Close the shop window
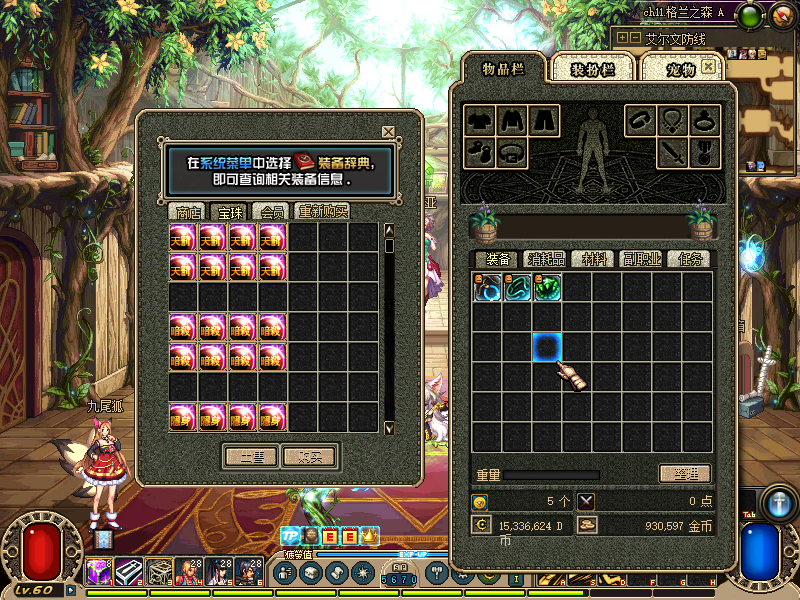The height and width of the screenshot is (600, 800). [x=388, y=132]
